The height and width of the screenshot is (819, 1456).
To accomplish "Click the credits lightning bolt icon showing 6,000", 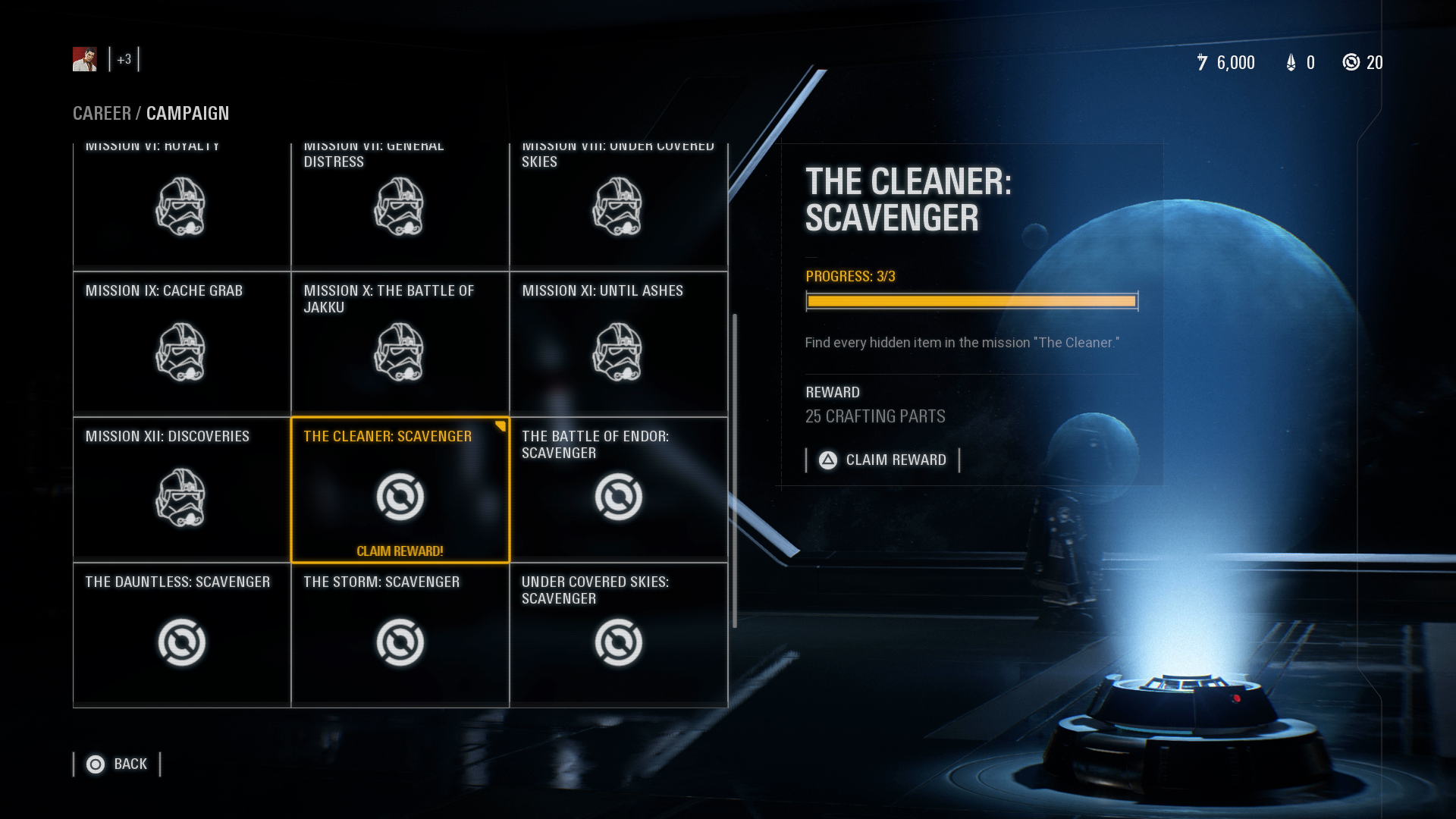I will pyautogui.click(x=1202, y=63).
